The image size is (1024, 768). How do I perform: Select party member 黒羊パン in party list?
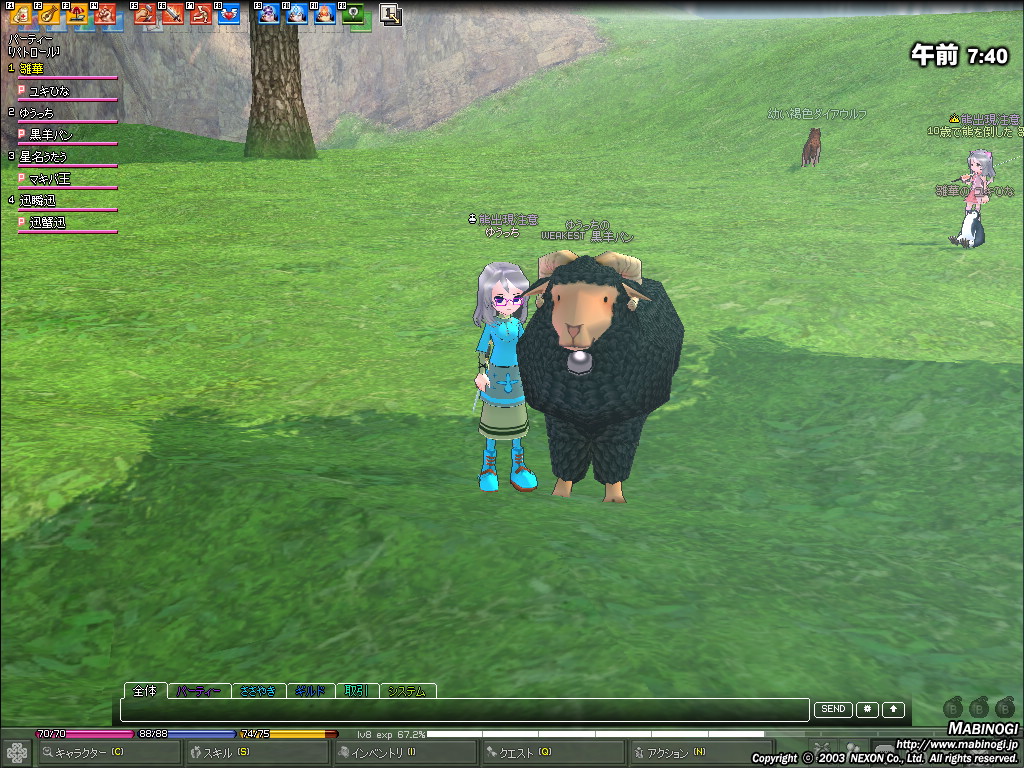50,134
